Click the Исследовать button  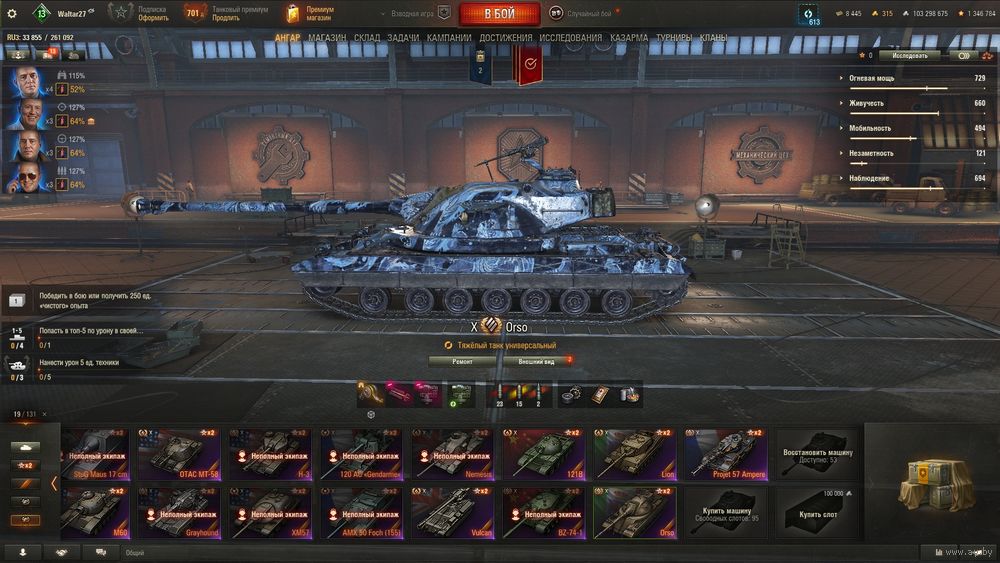point(908,56)
